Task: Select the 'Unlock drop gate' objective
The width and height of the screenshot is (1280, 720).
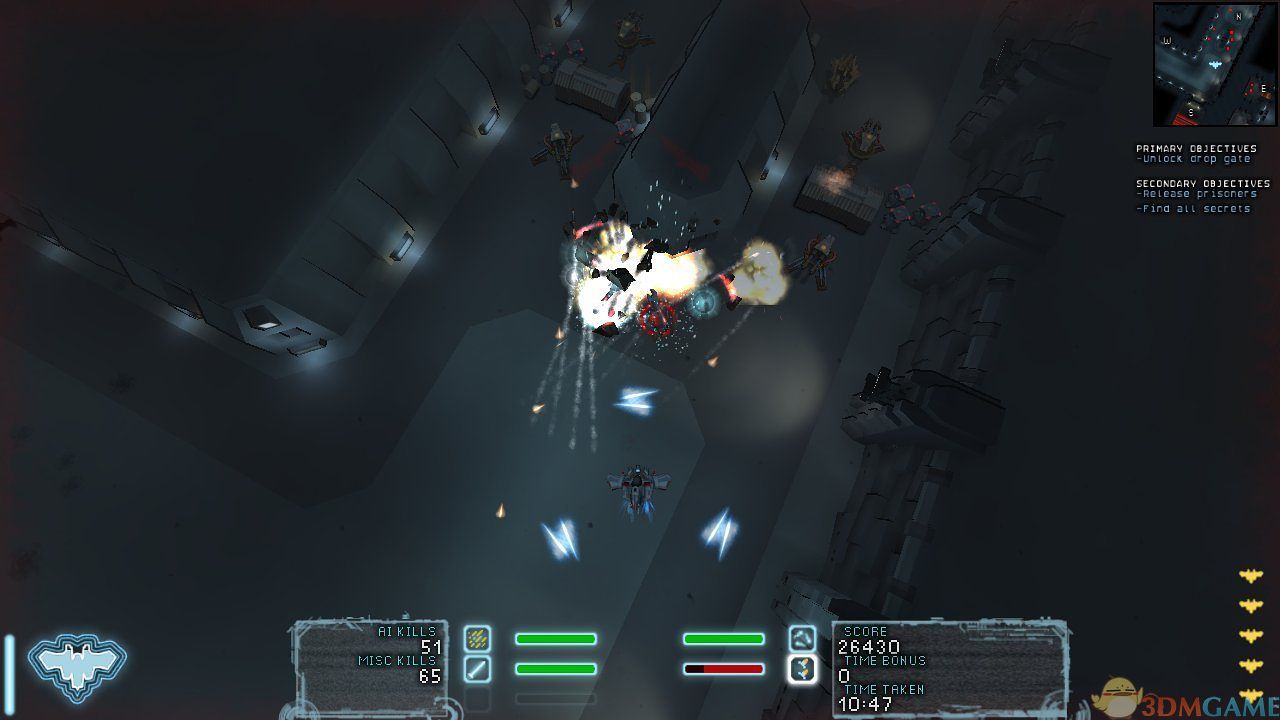Action: coord(1194,160)
